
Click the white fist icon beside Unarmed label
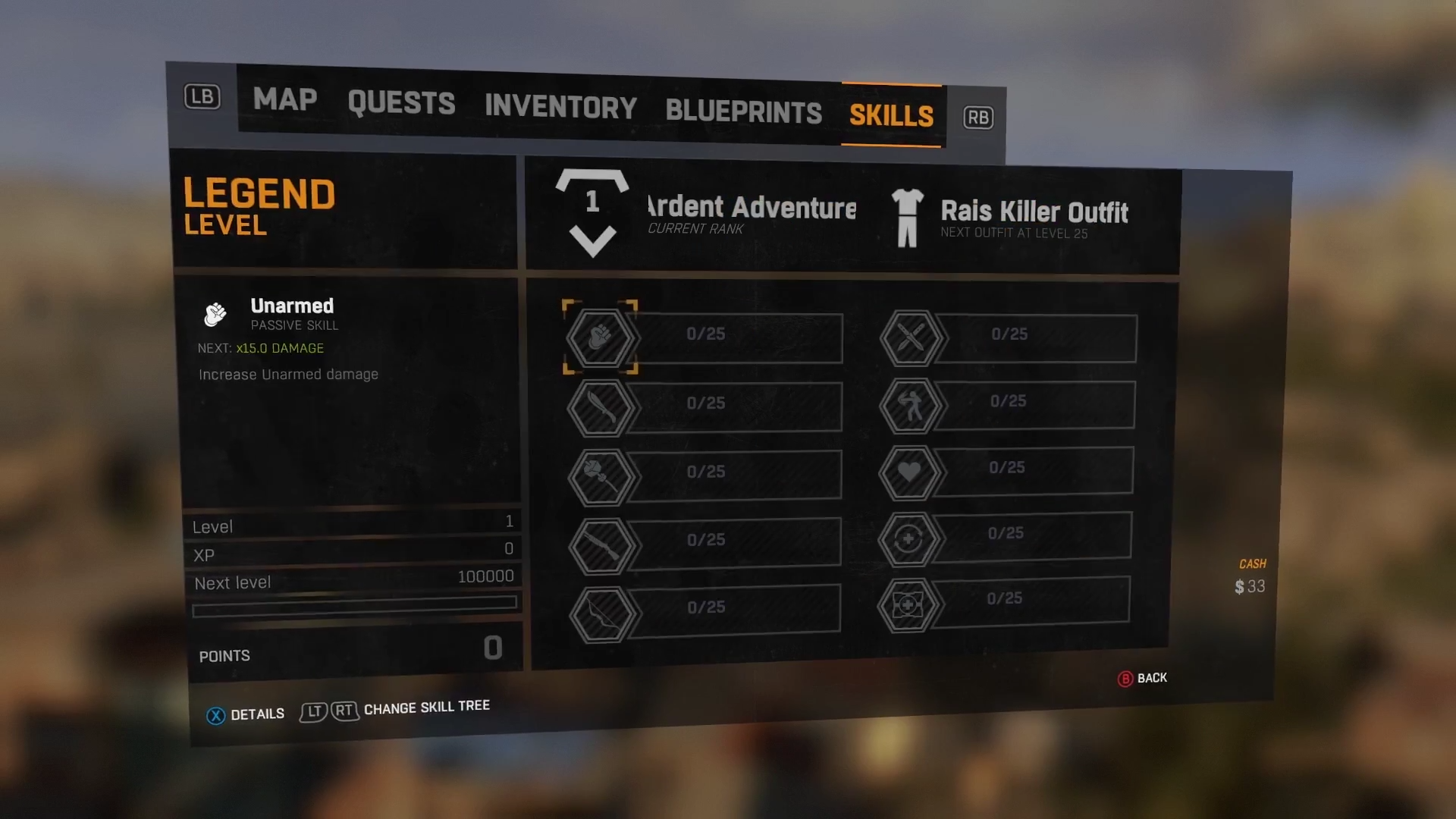[215, 313]
